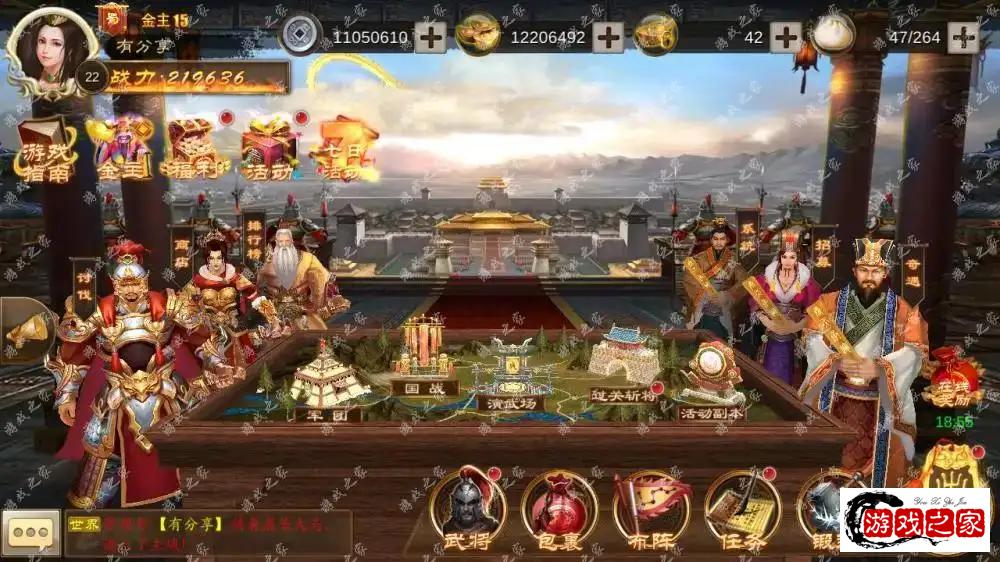Image resolution: width=1000 pixels, height=562 pixels.
Task: Add more copper coins with the plus button
Action: click(430, 37)
